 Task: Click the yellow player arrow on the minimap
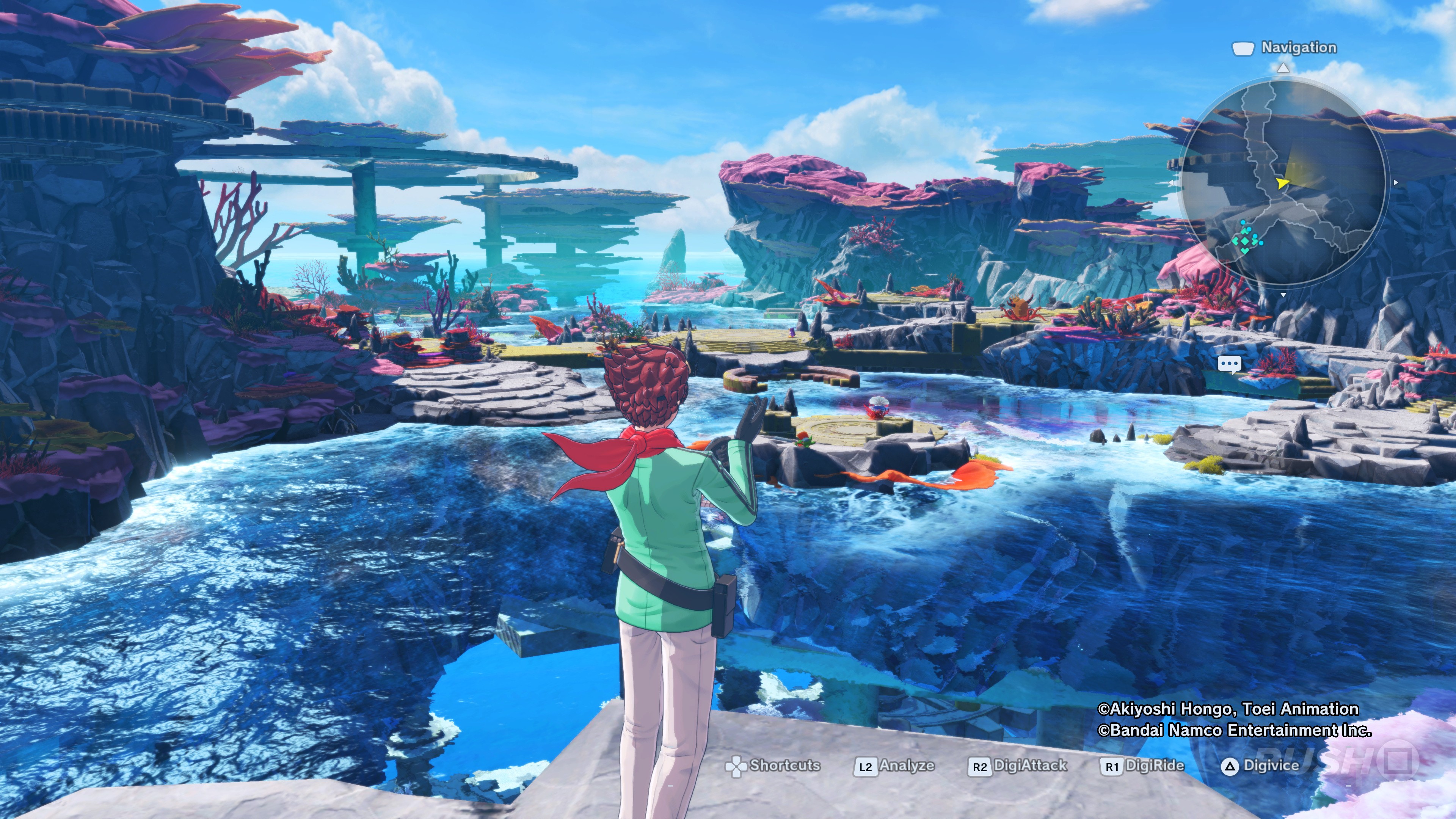(1282, 182)
